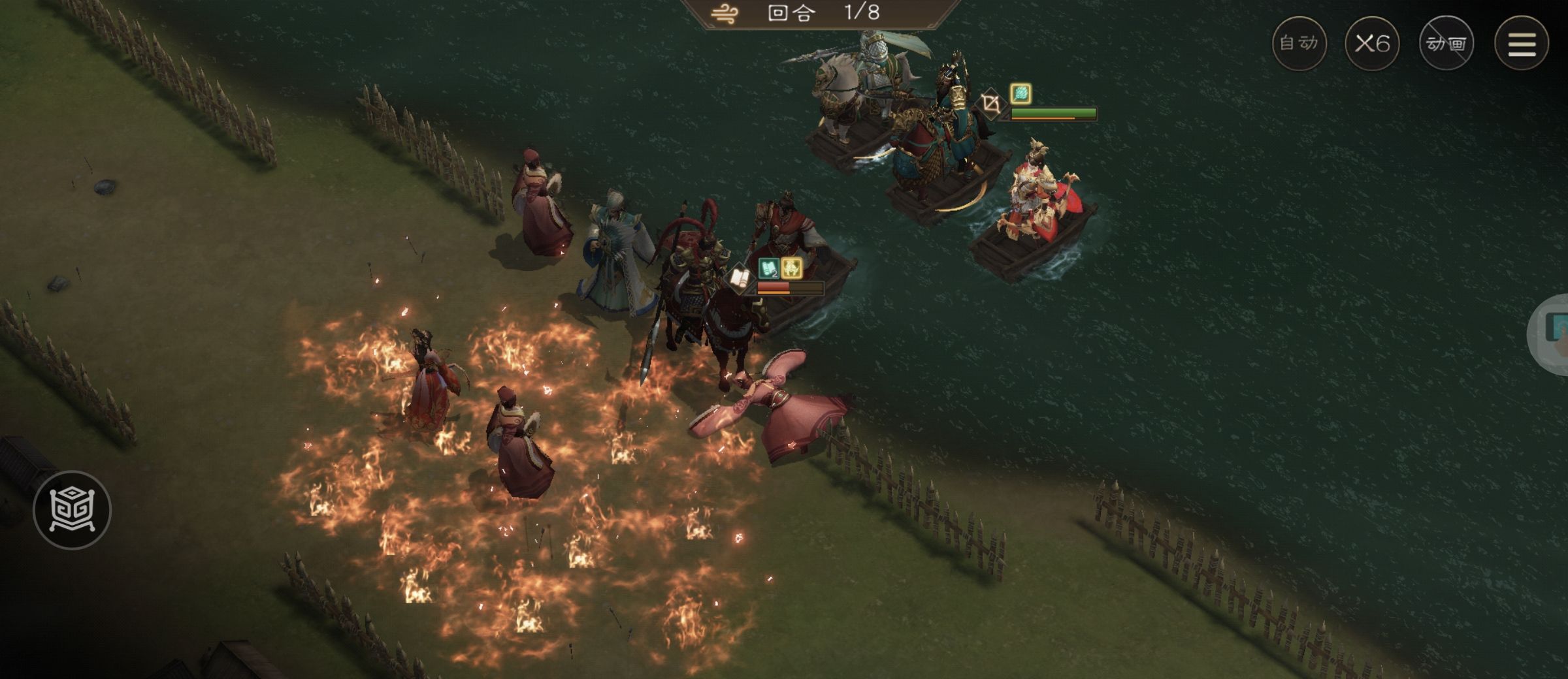
Task: Toggle the 动画 animation button
Action: point(1446,44)
